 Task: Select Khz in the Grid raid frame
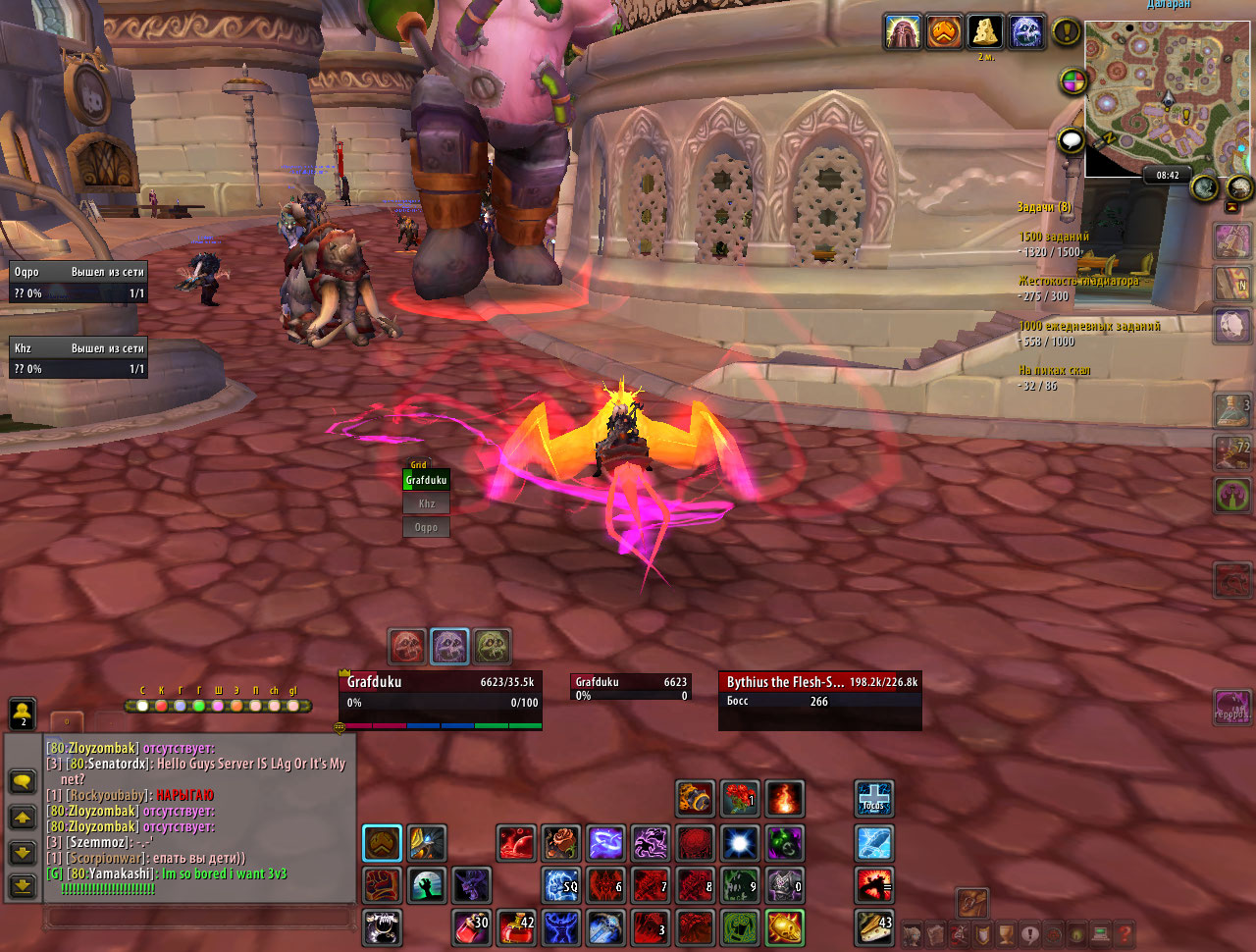click(427, 503)
